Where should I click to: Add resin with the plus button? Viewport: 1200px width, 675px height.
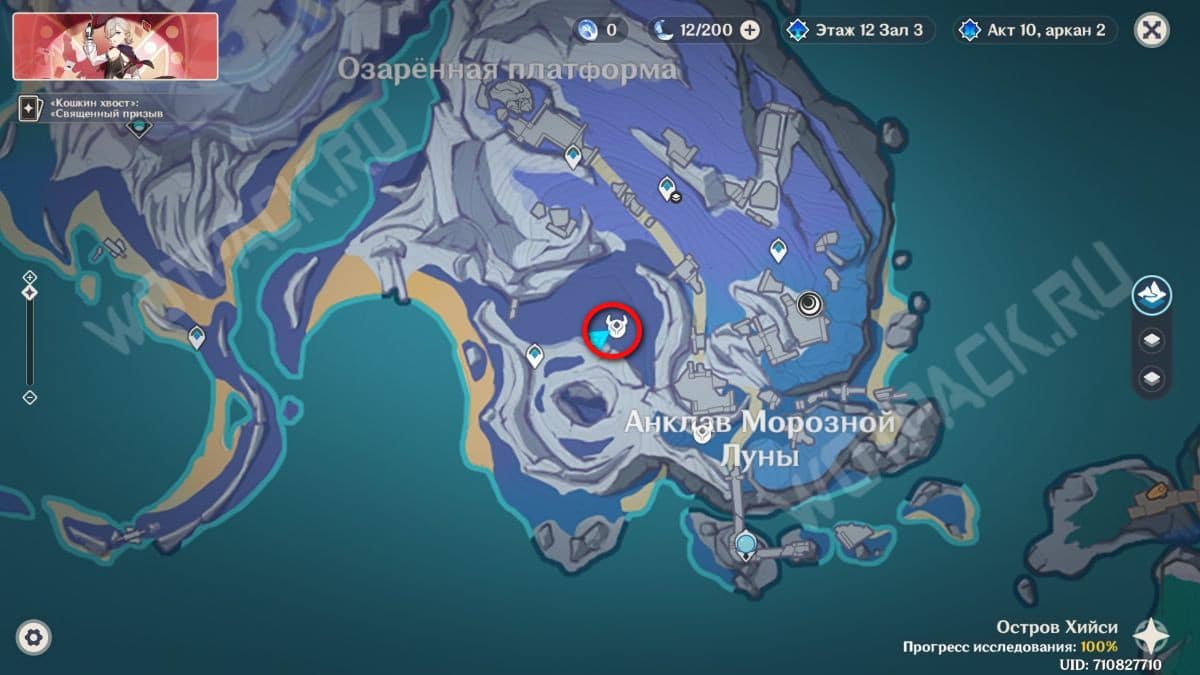pyautogui.click(x=749, y=30)
